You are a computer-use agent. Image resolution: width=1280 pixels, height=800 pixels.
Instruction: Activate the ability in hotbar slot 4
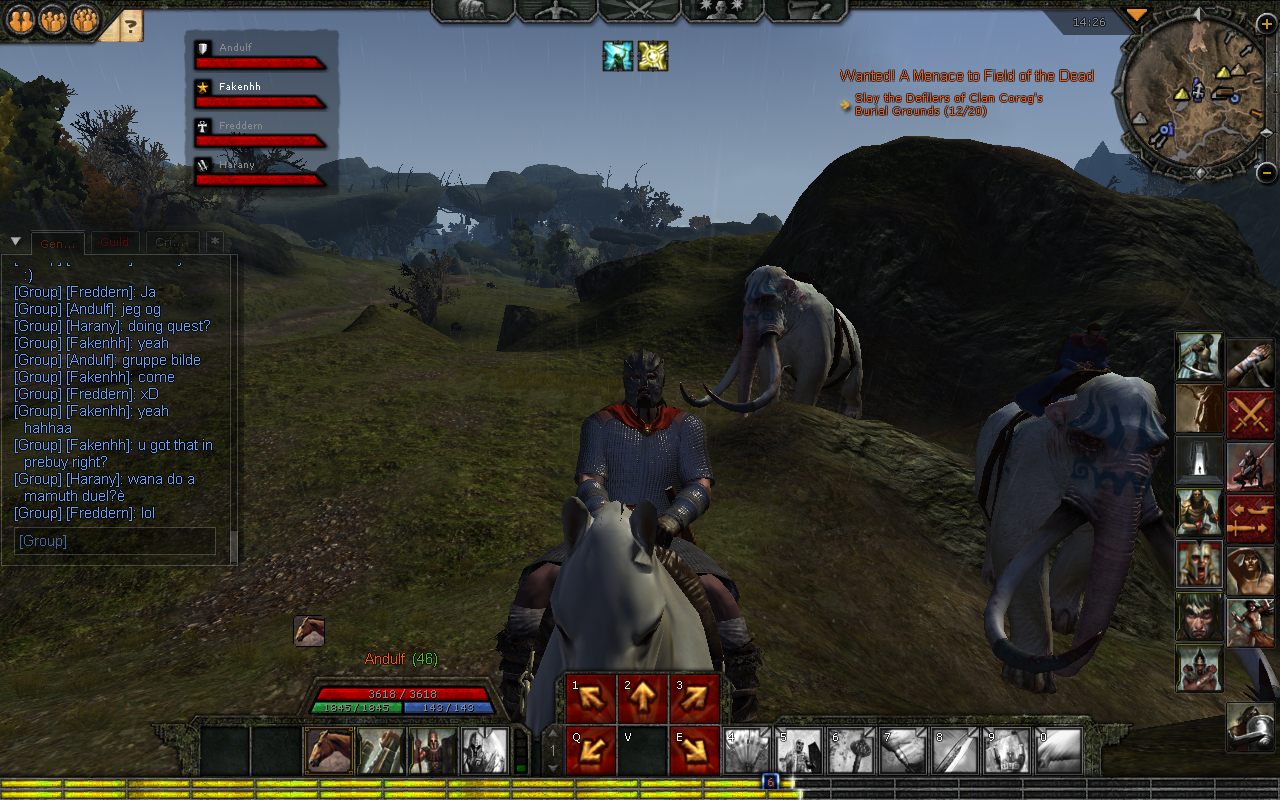pyautogui.click(x=747, y=751)
